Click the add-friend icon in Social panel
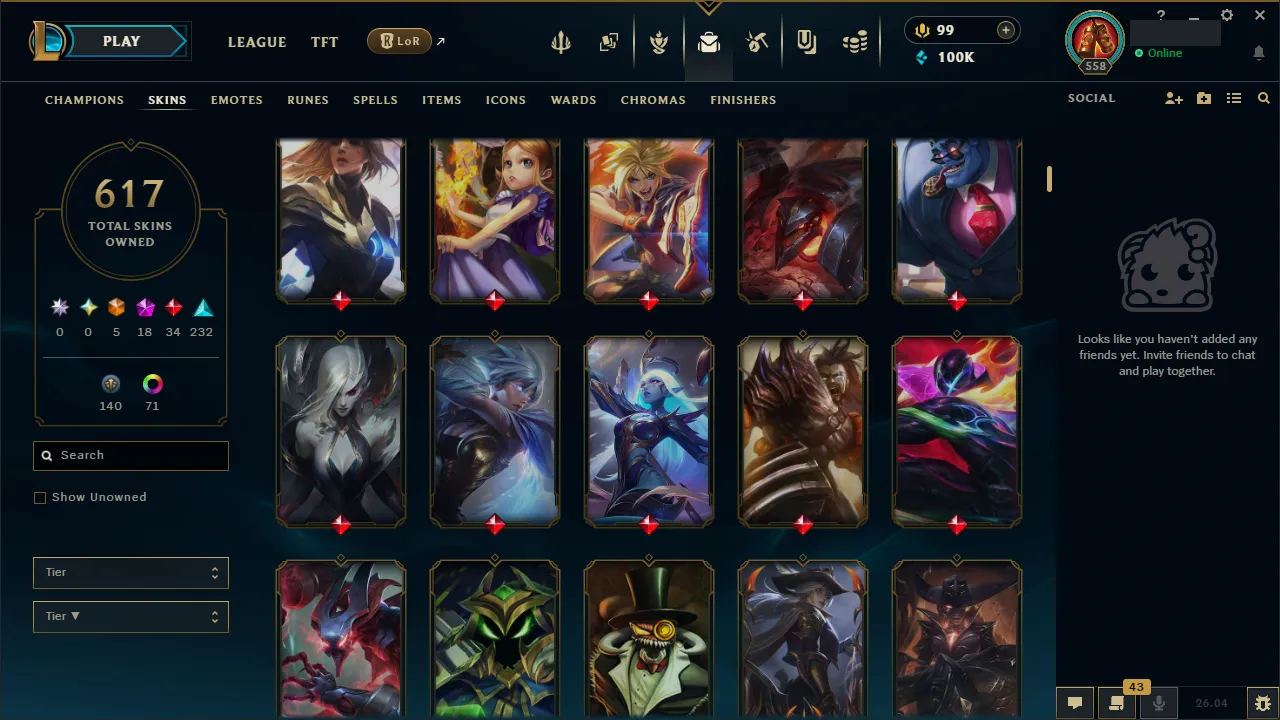1280x720 pixels. 1173,99
